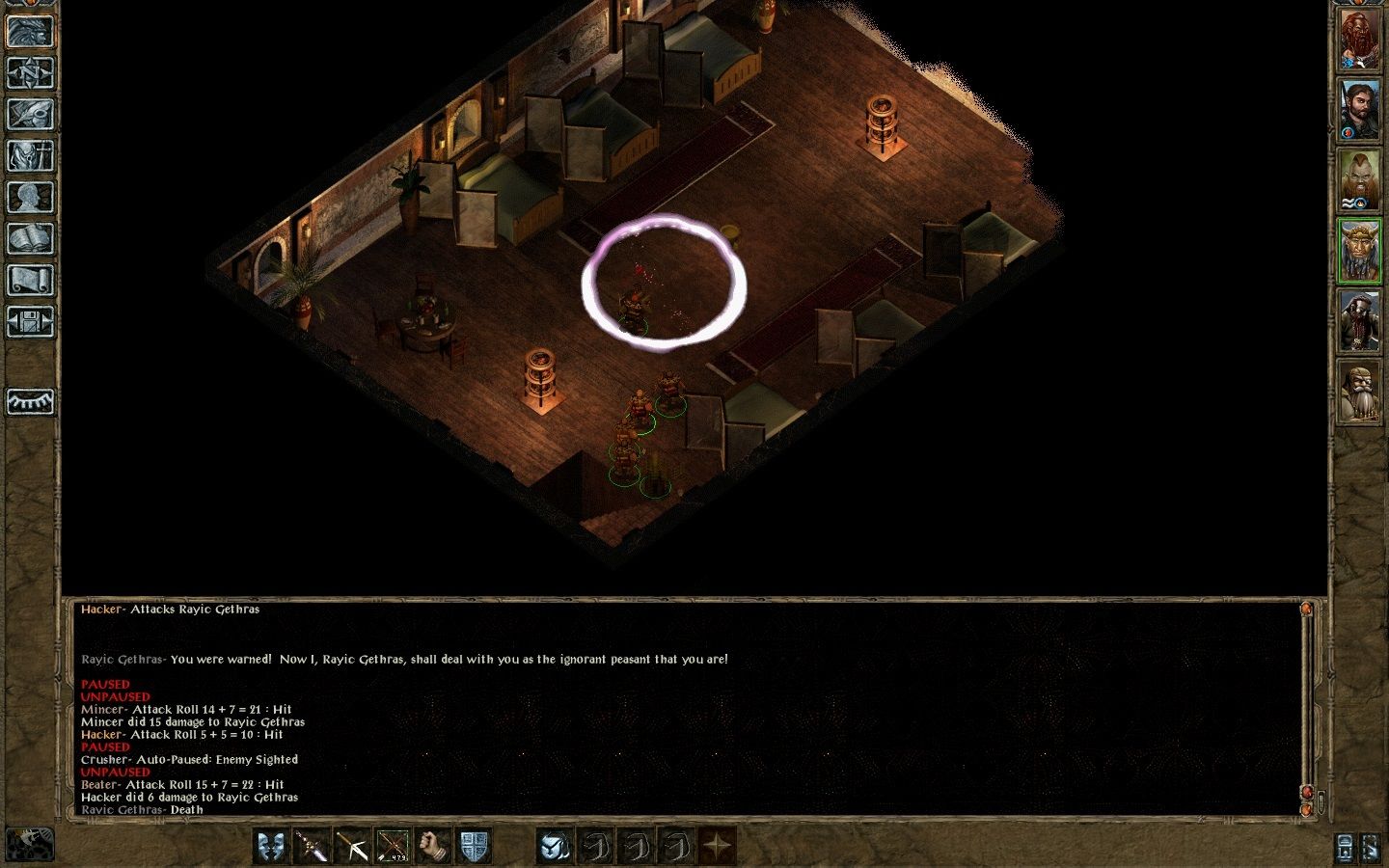This screenshot has height=868, width=1389.
Task: Open the character record head icon
Action: coord(30,197)
